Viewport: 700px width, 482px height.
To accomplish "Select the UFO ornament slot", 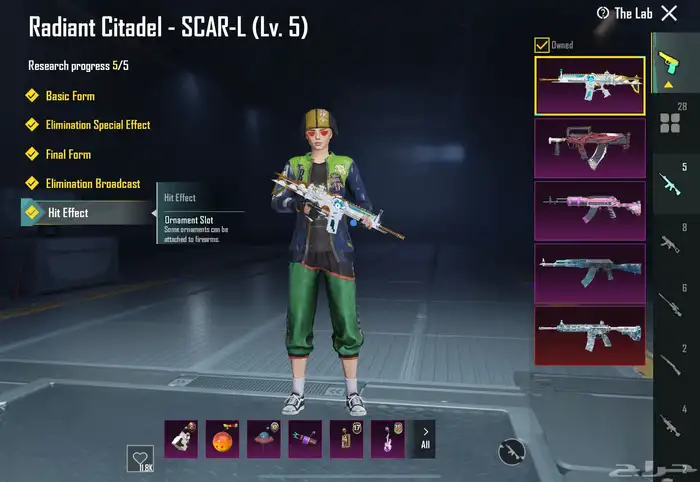I will click(x=263, y=438).
